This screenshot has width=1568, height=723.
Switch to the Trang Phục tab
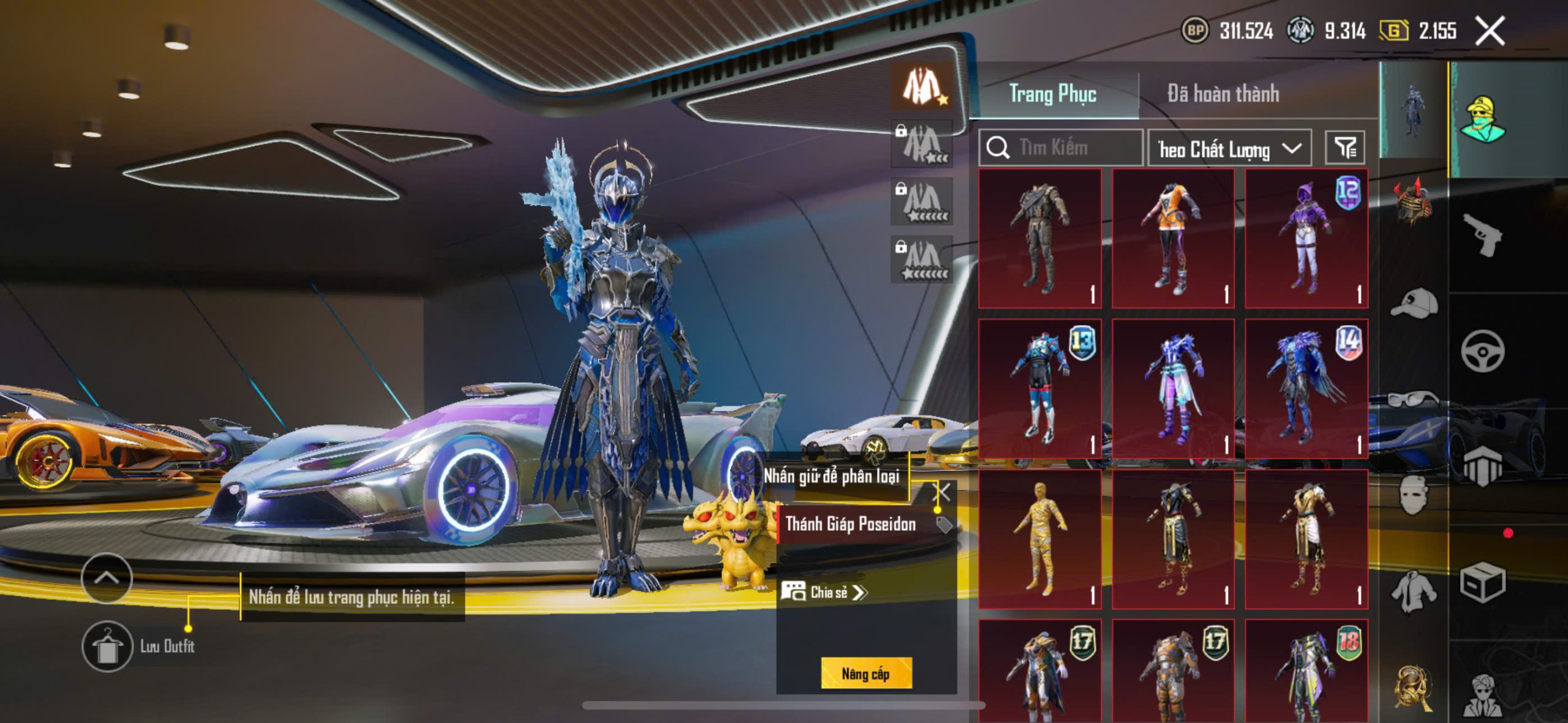tap(1052, 94)
